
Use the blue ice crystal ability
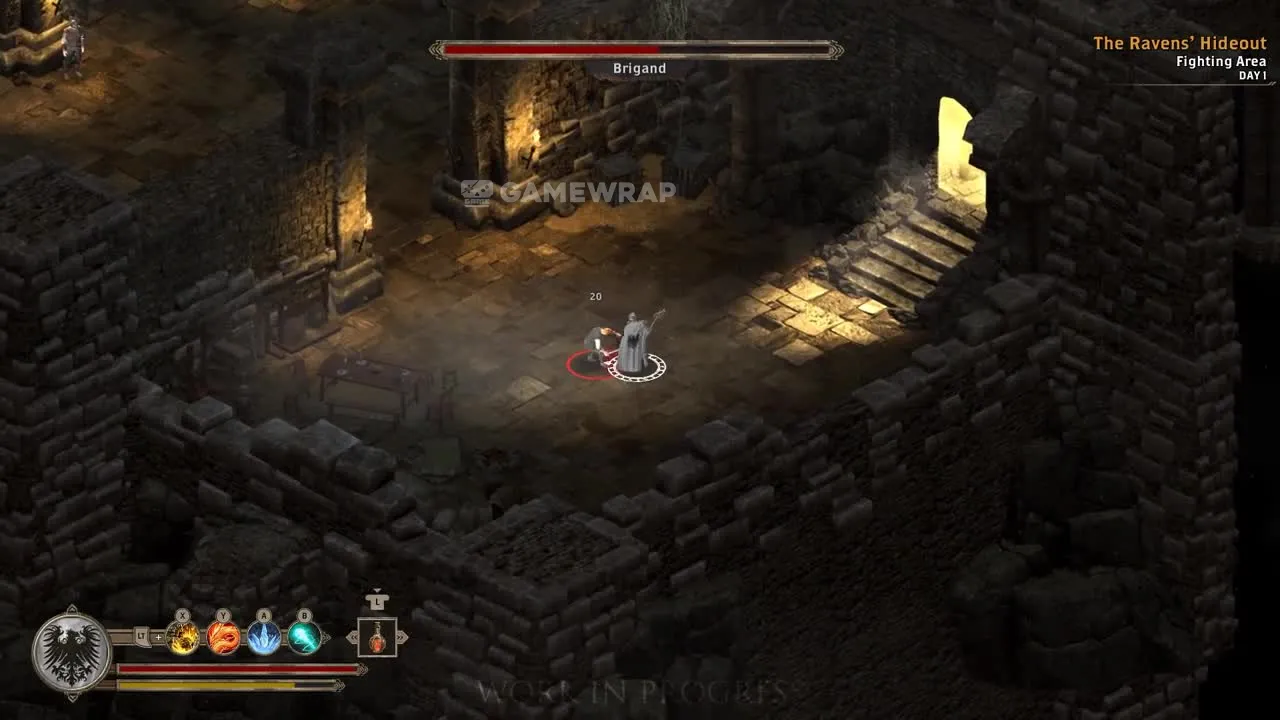(x=264, y=637)
